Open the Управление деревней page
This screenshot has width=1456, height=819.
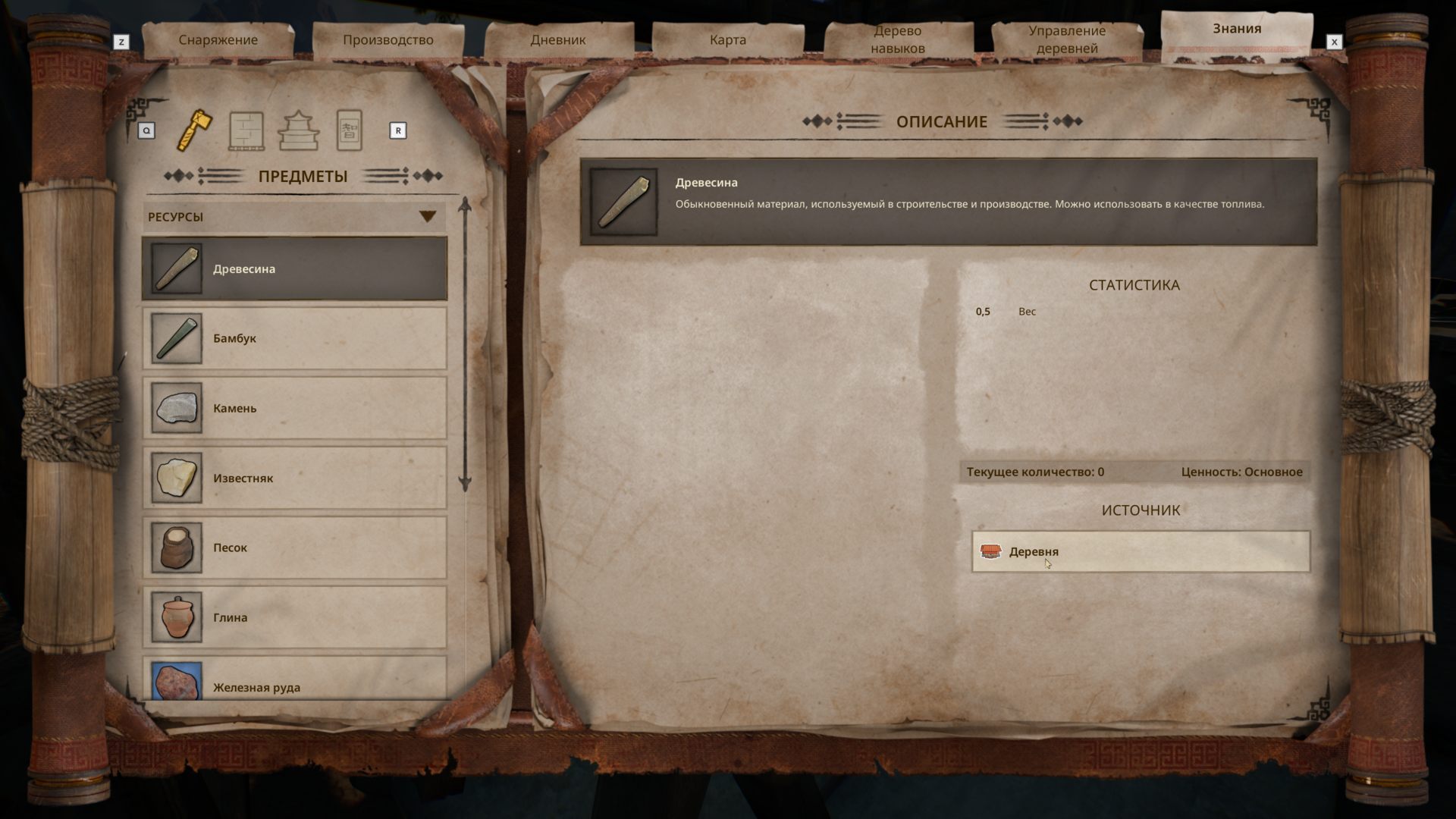pos(1068,38)
